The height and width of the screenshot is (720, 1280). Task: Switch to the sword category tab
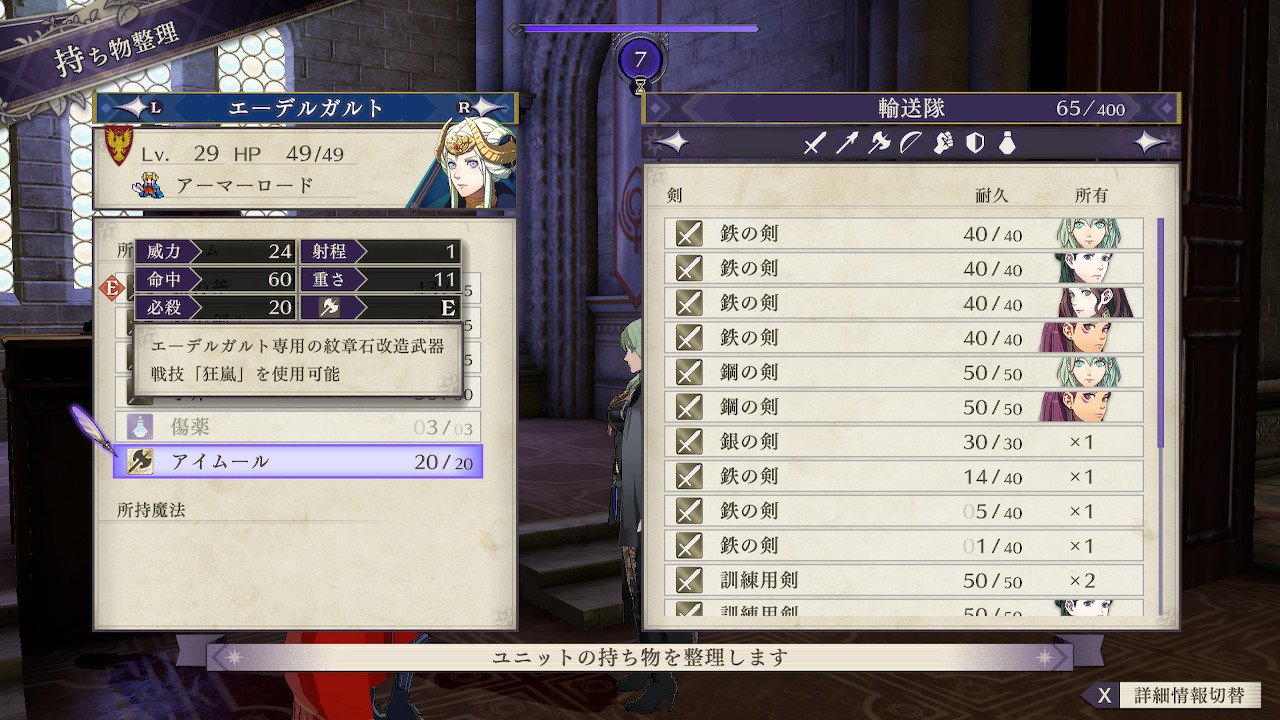tap(814, 143)
